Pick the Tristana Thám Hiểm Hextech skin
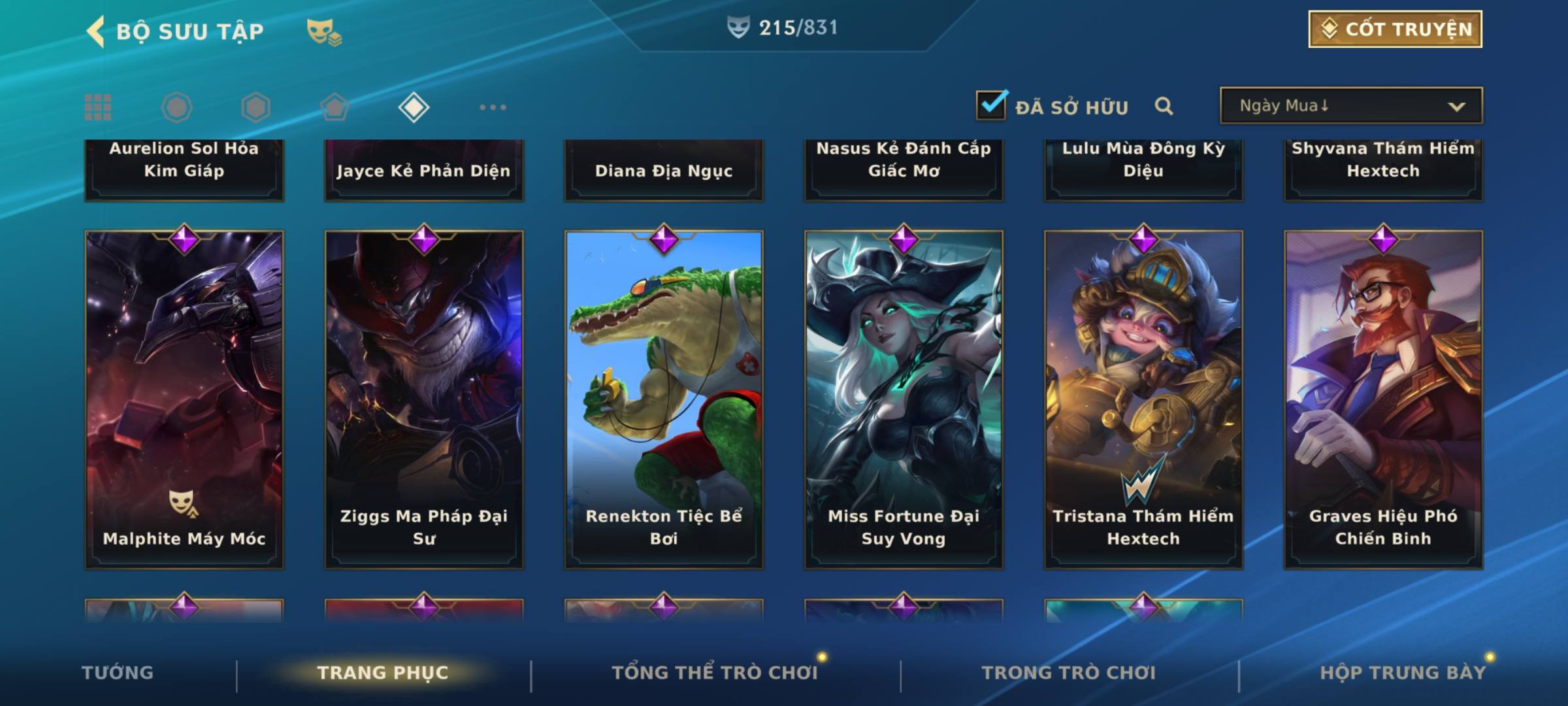The height and width of the screenshot is (706, 1568). click(1143, 399)
